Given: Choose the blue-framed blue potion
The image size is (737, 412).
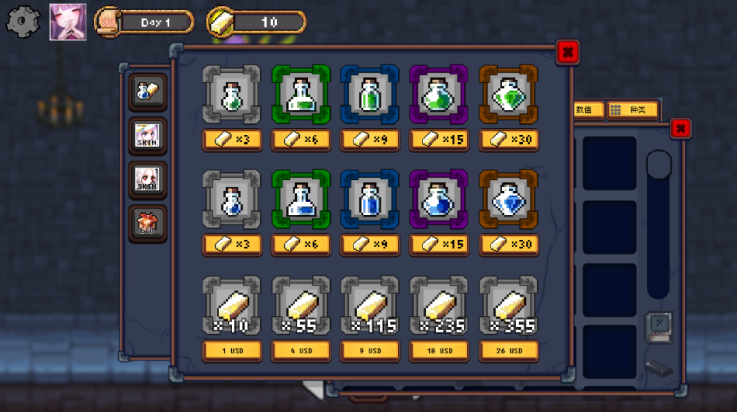Looking at the screenshot, I should 370,198.
